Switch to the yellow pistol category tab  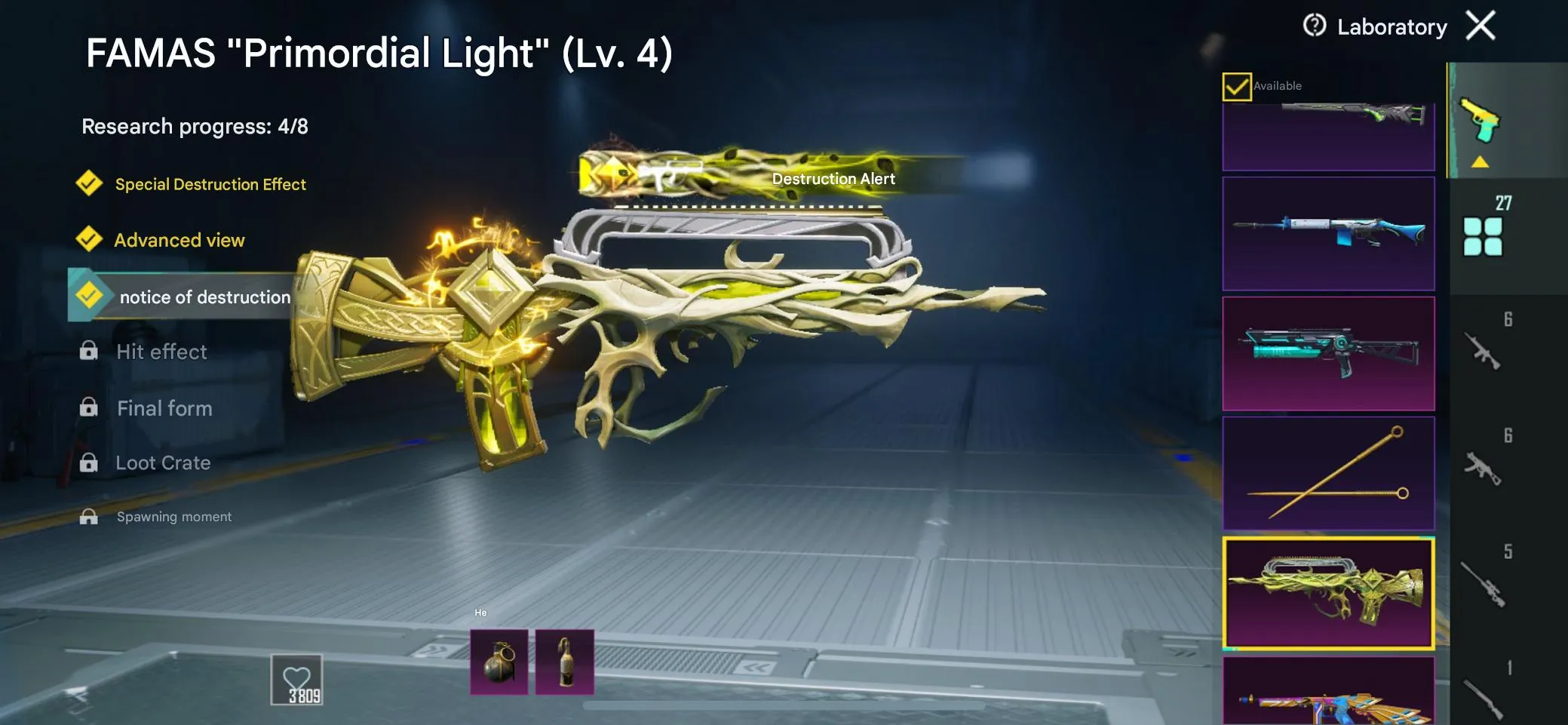(x=1481, y=122)
